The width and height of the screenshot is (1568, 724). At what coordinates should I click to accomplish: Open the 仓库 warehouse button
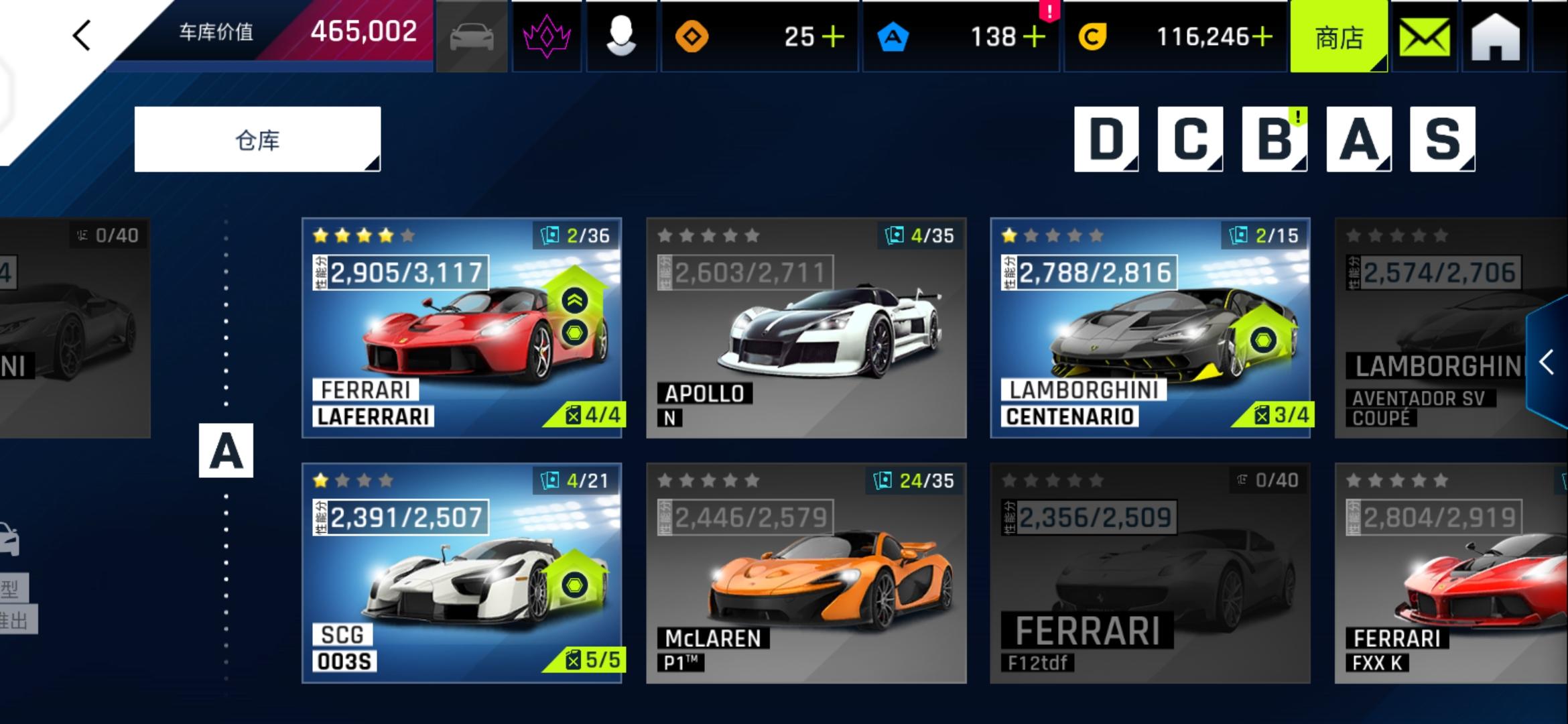point(257,139)
